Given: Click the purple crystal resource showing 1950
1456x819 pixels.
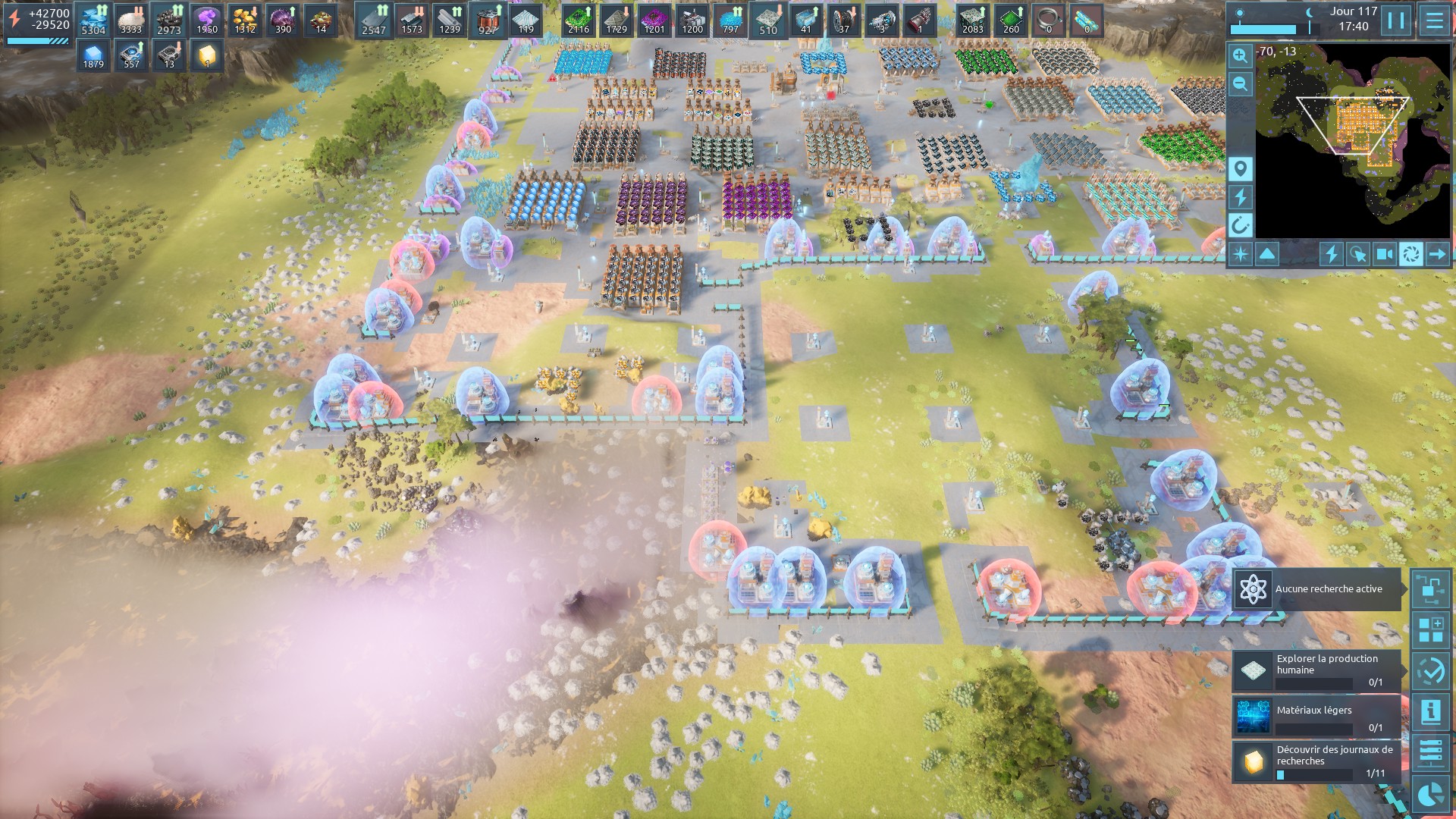Looking at the screenshot, I should click(x=207, y=19).
